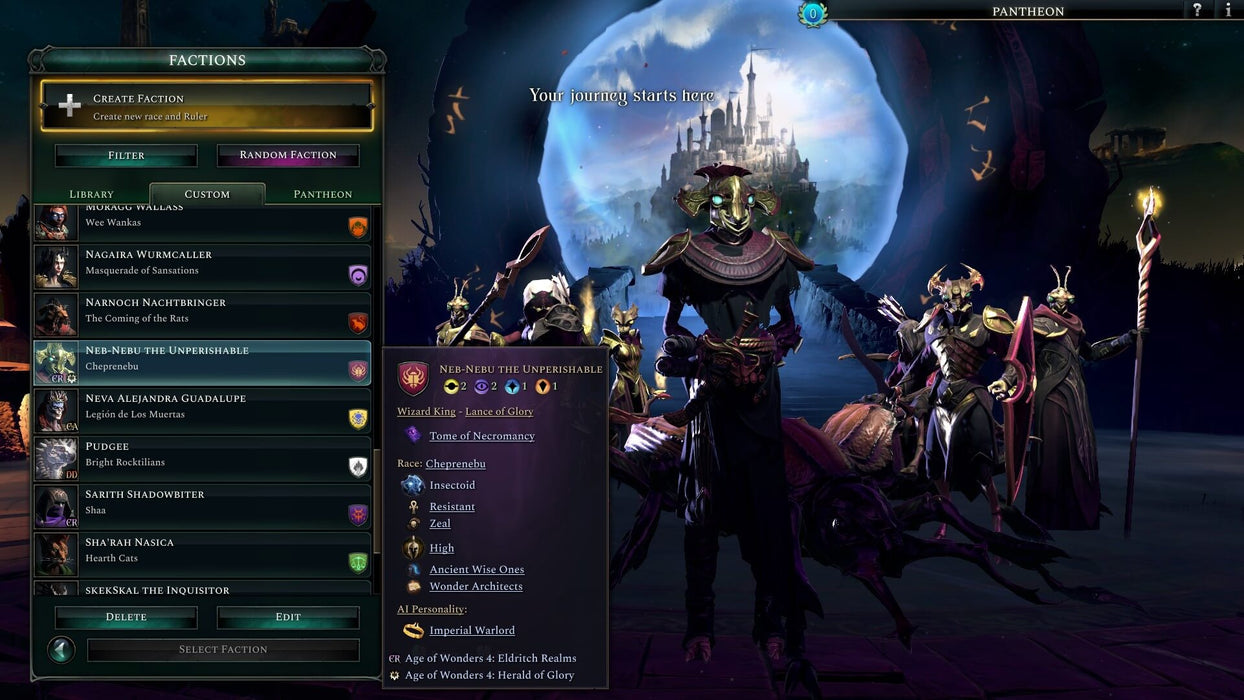Open the faction Filter

point(126,155)
